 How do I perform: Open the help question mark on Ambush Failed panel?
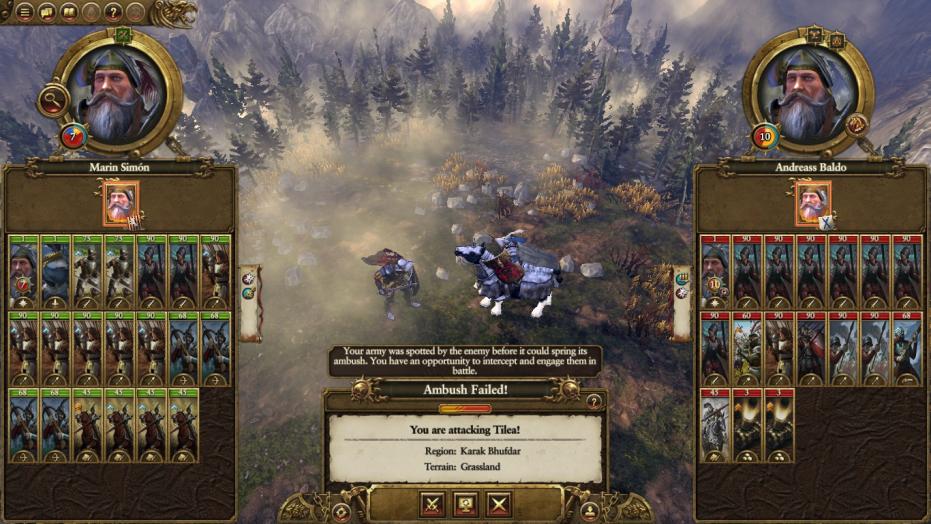point(594,401)
